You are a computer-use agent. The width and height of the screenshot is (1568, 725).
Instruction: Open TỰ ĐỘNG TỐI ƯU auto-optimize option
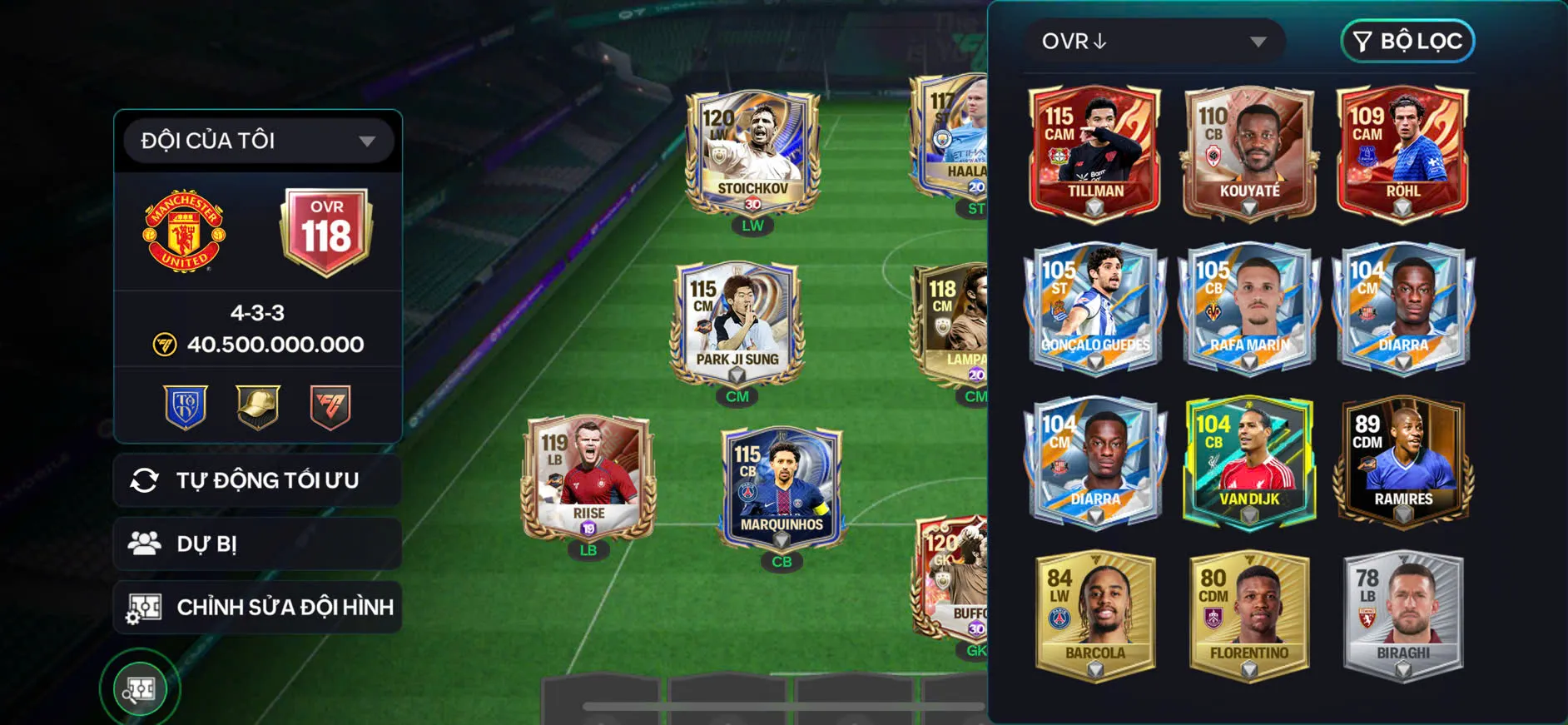[x=256, y=479]
